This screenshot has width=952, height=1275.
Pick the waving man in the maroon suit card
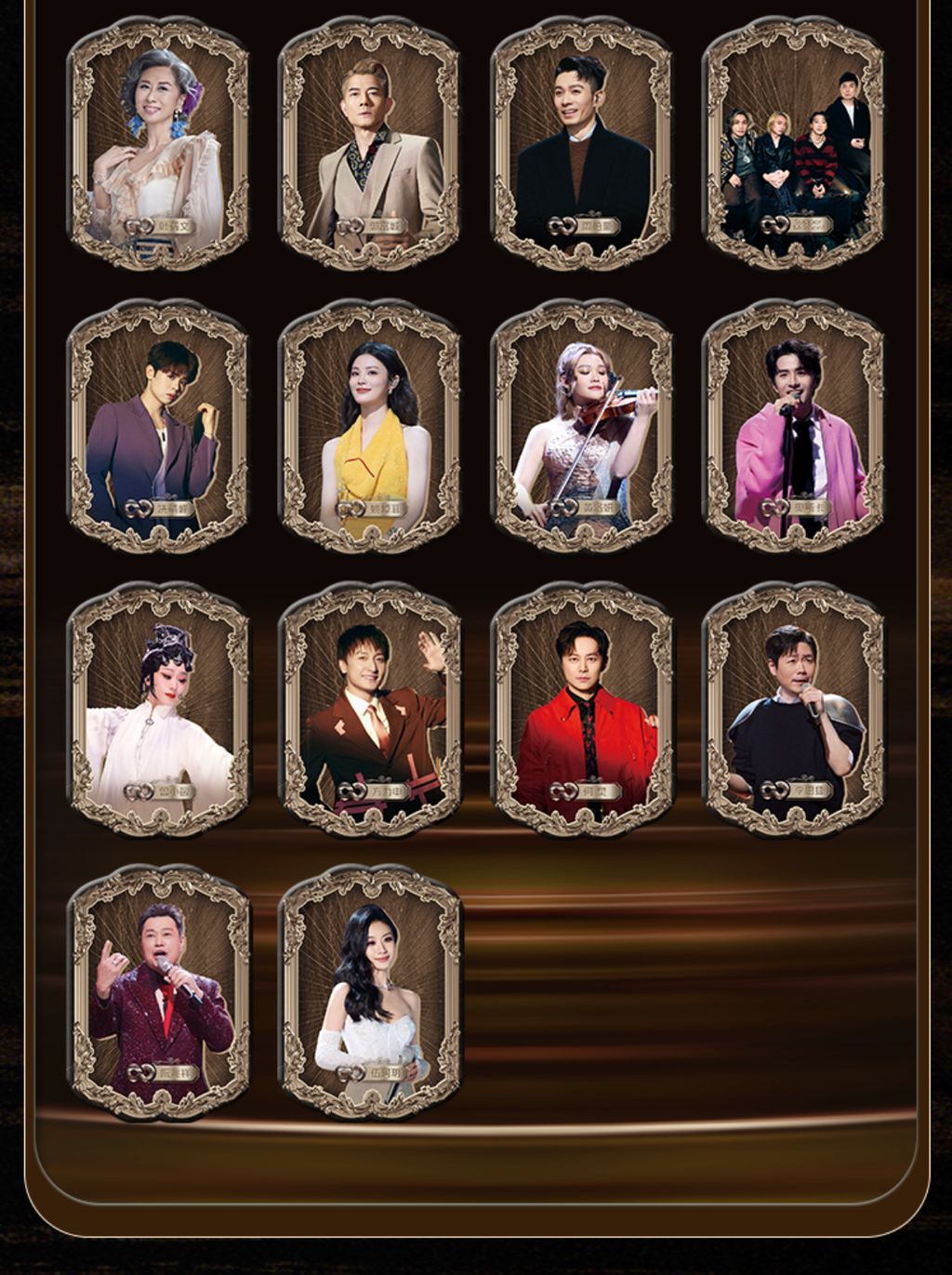coord(370,710)
